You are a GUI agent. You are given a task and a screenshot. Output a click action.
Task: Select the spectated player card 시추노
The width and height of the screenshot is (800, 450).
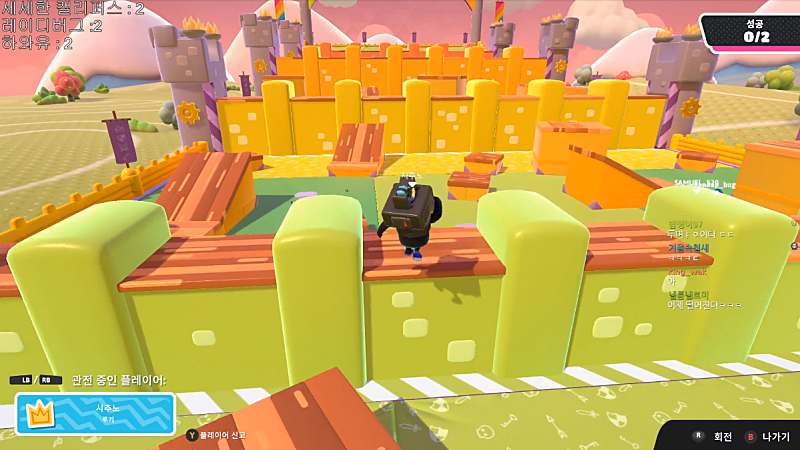point(96,413)
